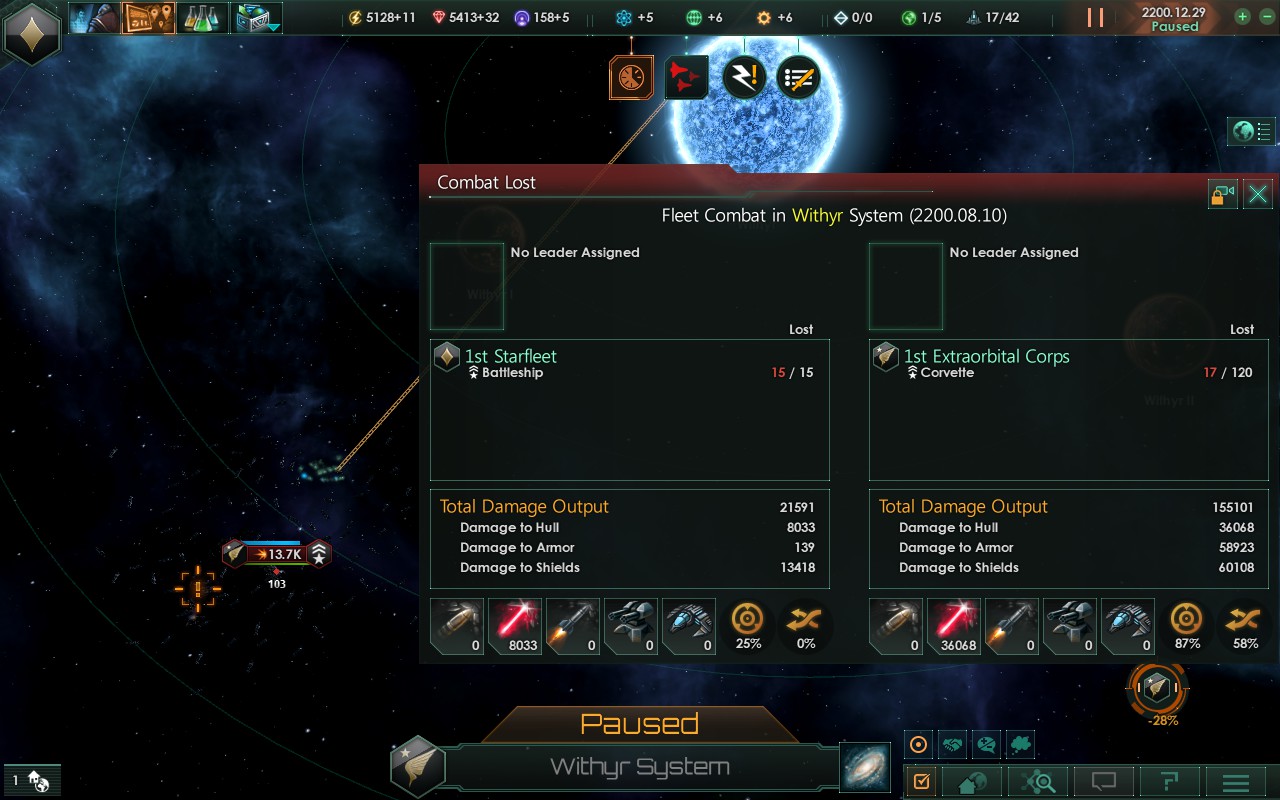Open the chat speech-bubble button

(x=1103, y=782)
